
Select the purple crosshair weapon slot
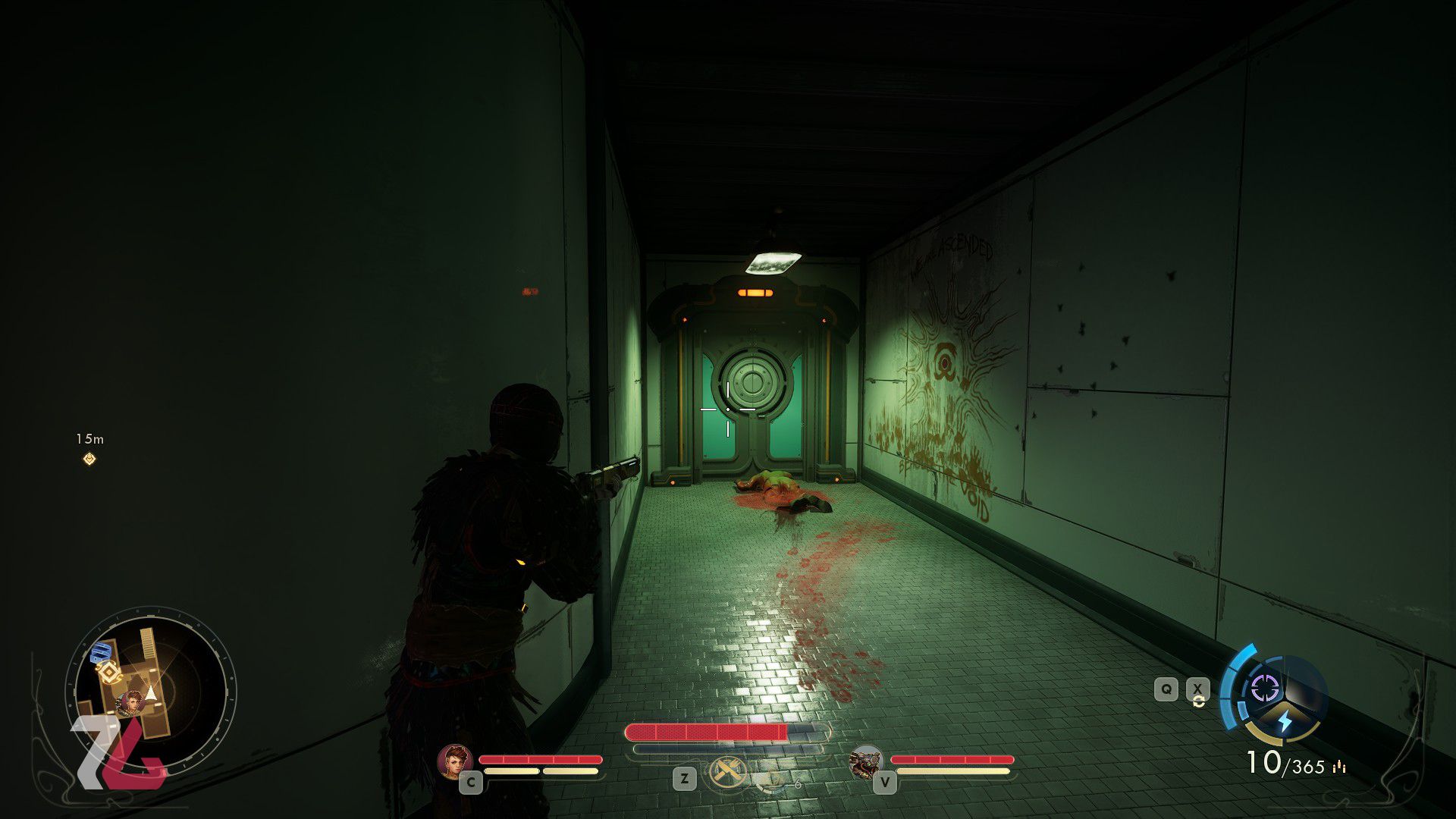pyautogui.click(x=1264, y=689)
